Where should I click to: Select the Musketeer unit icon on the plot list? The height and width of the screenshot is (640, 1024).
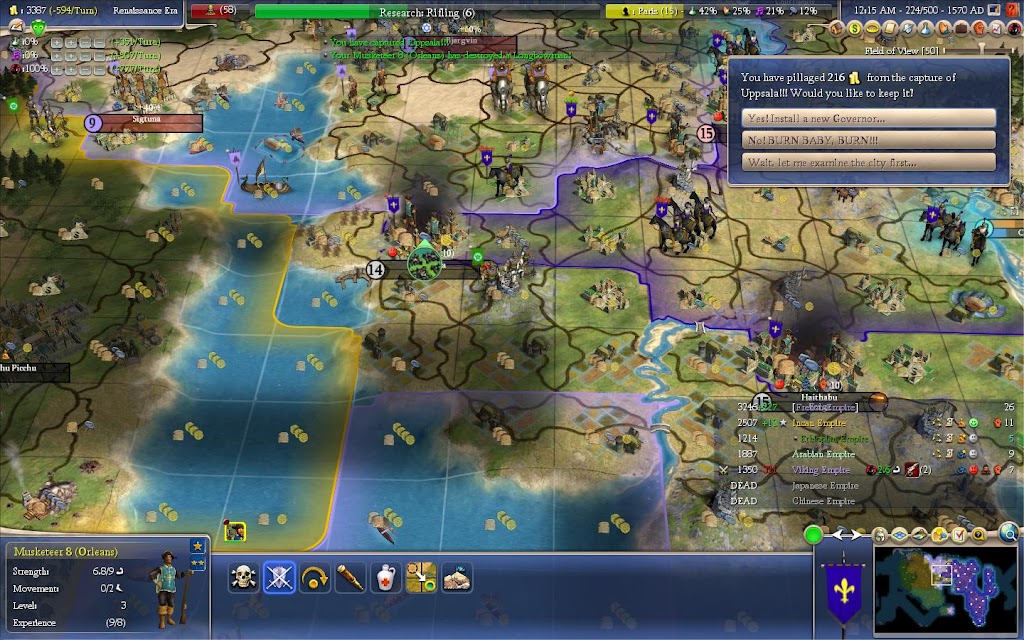coord(236,532)
